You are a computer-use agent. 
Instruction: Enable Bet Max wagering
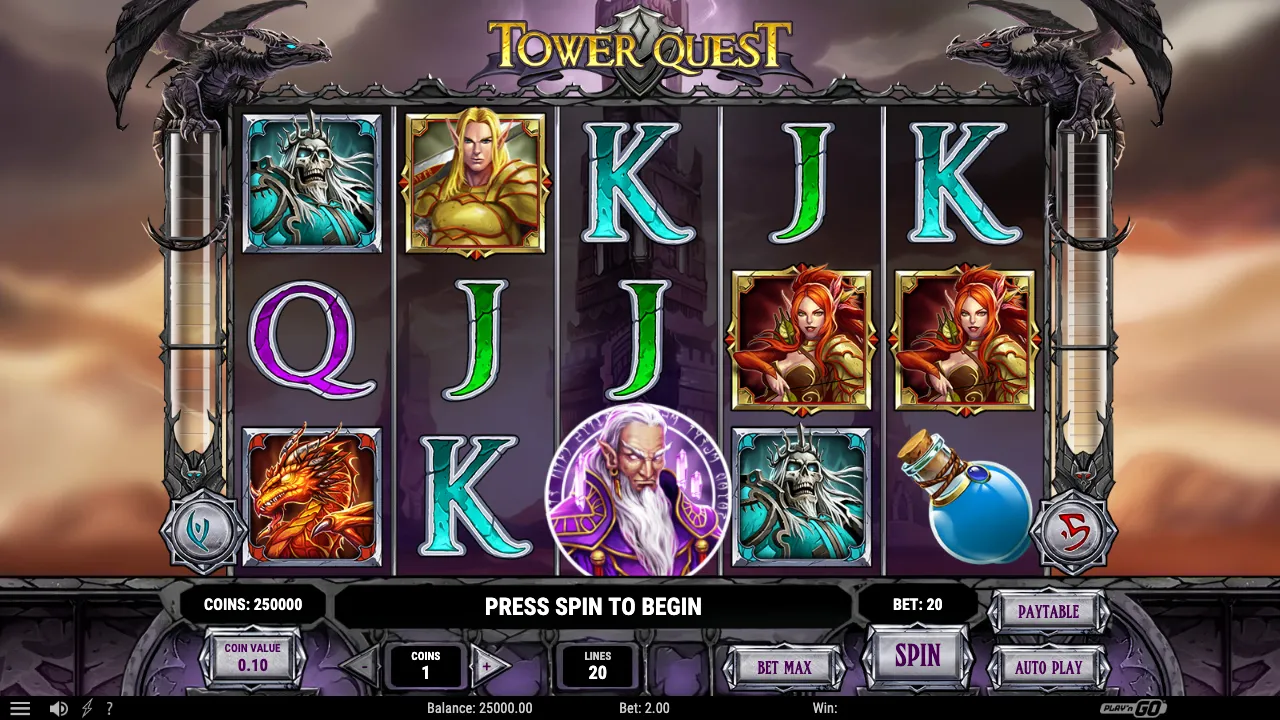[784, 667]
